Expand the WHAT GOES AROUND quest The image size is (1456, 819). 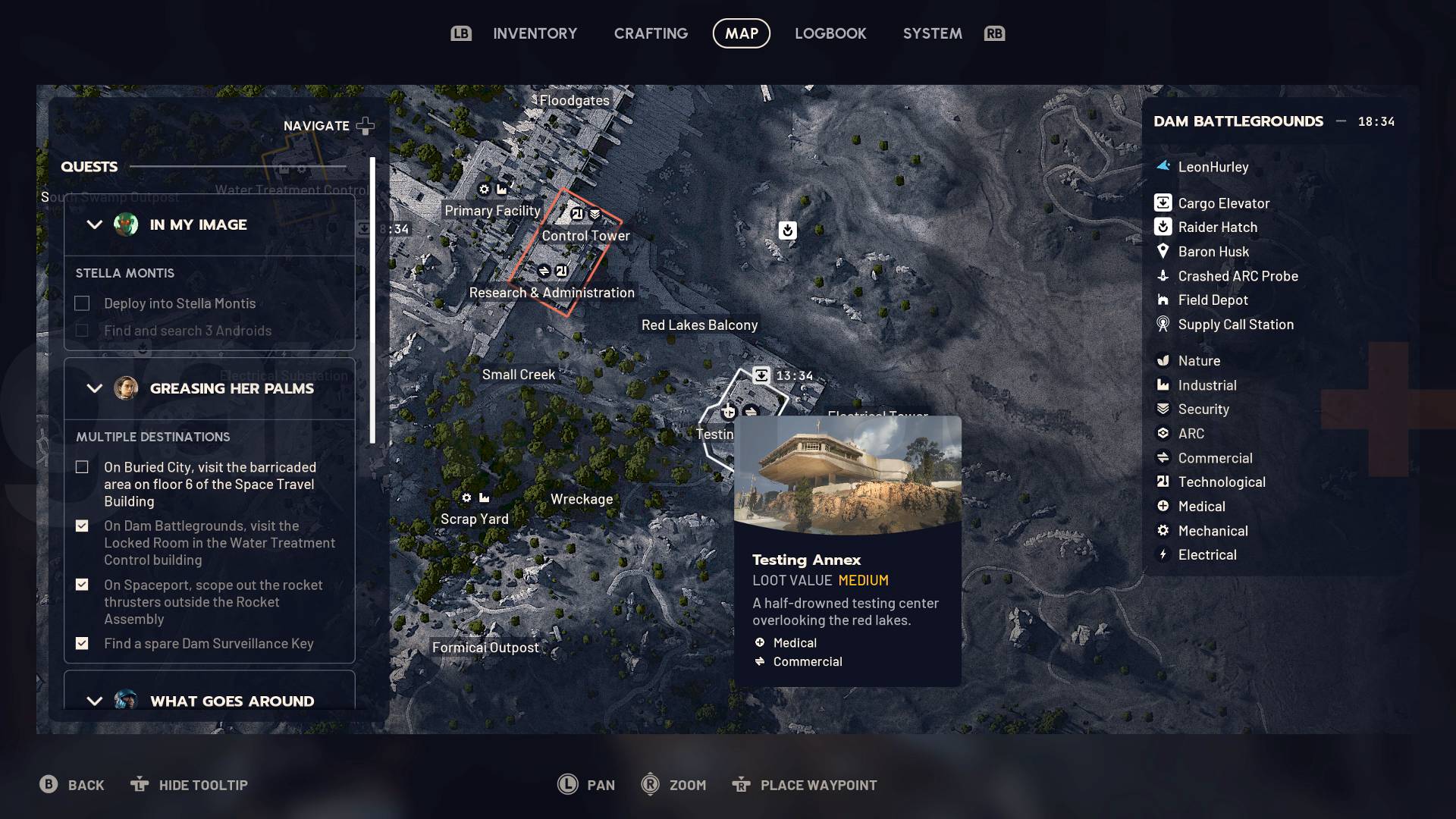94,701
